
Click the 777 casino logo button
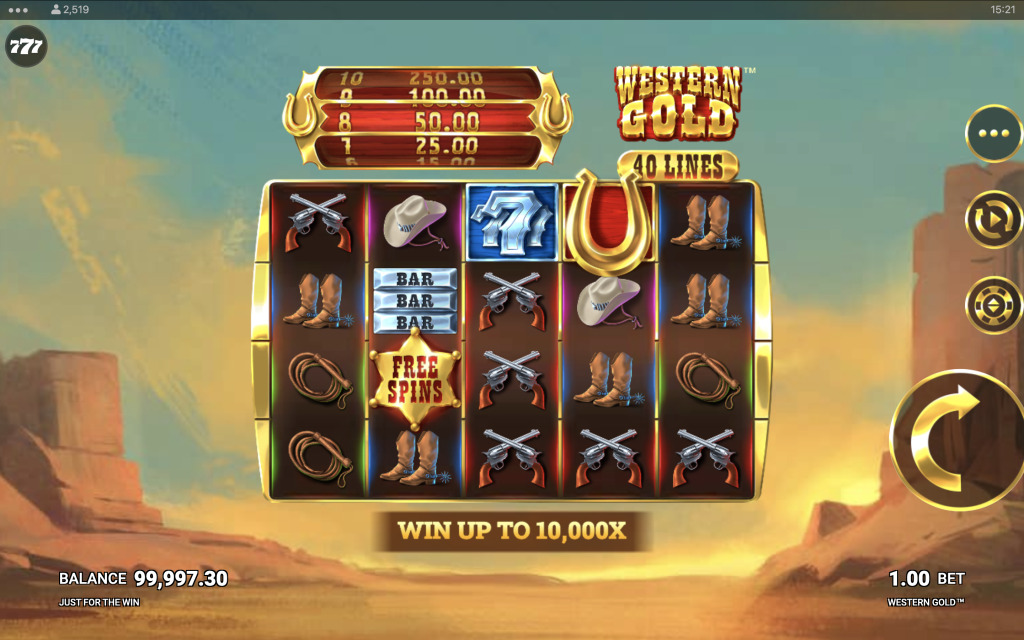point(25,47)
